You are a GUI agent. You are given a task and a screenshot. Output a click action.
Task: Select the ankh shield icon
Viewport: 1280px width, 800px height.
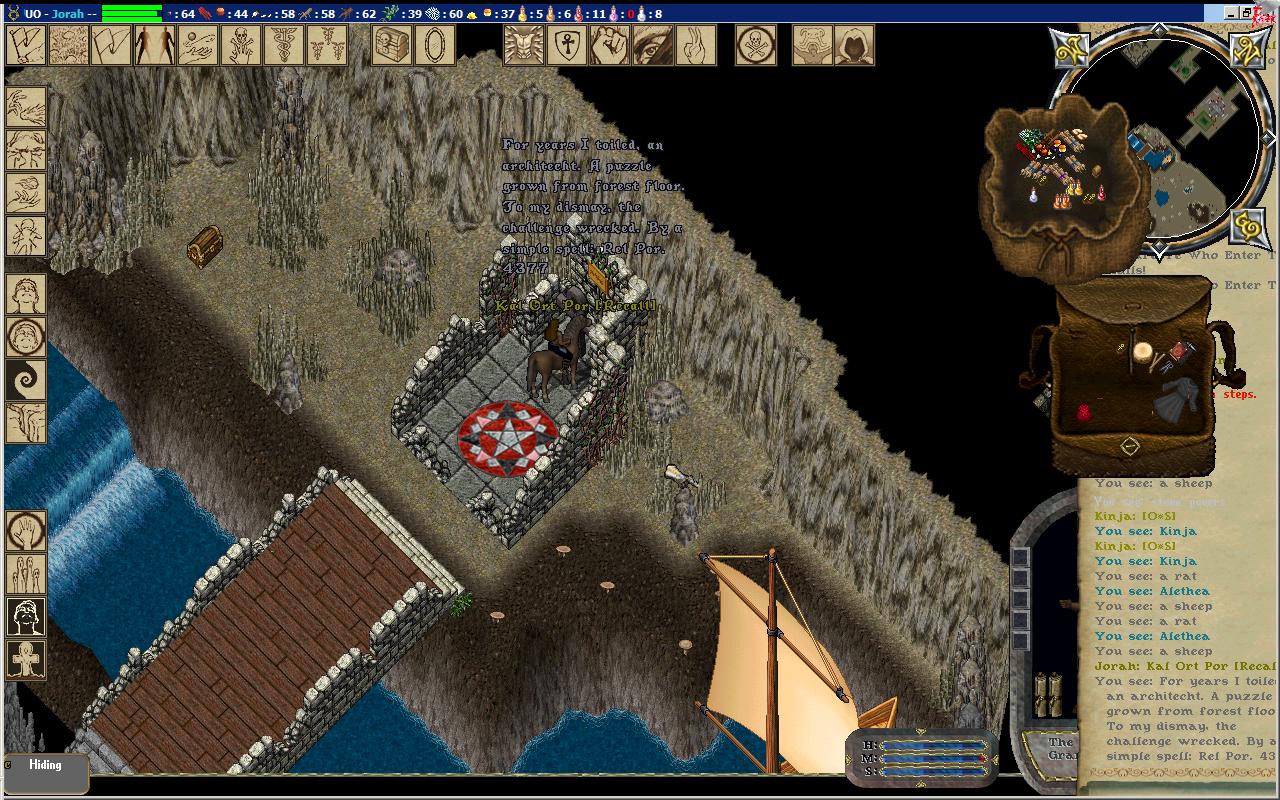tap(567, 45)
